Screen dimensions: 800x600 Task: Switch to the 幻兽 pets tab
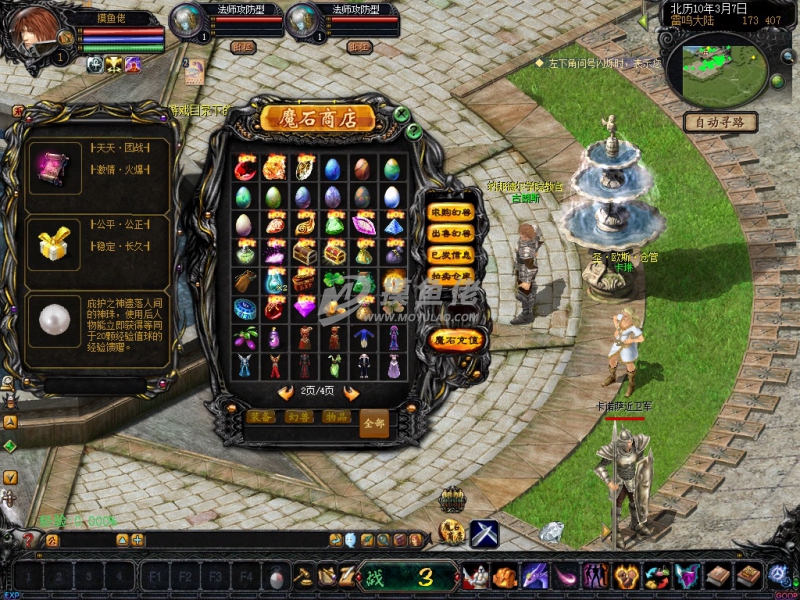[x=298, y=417]
